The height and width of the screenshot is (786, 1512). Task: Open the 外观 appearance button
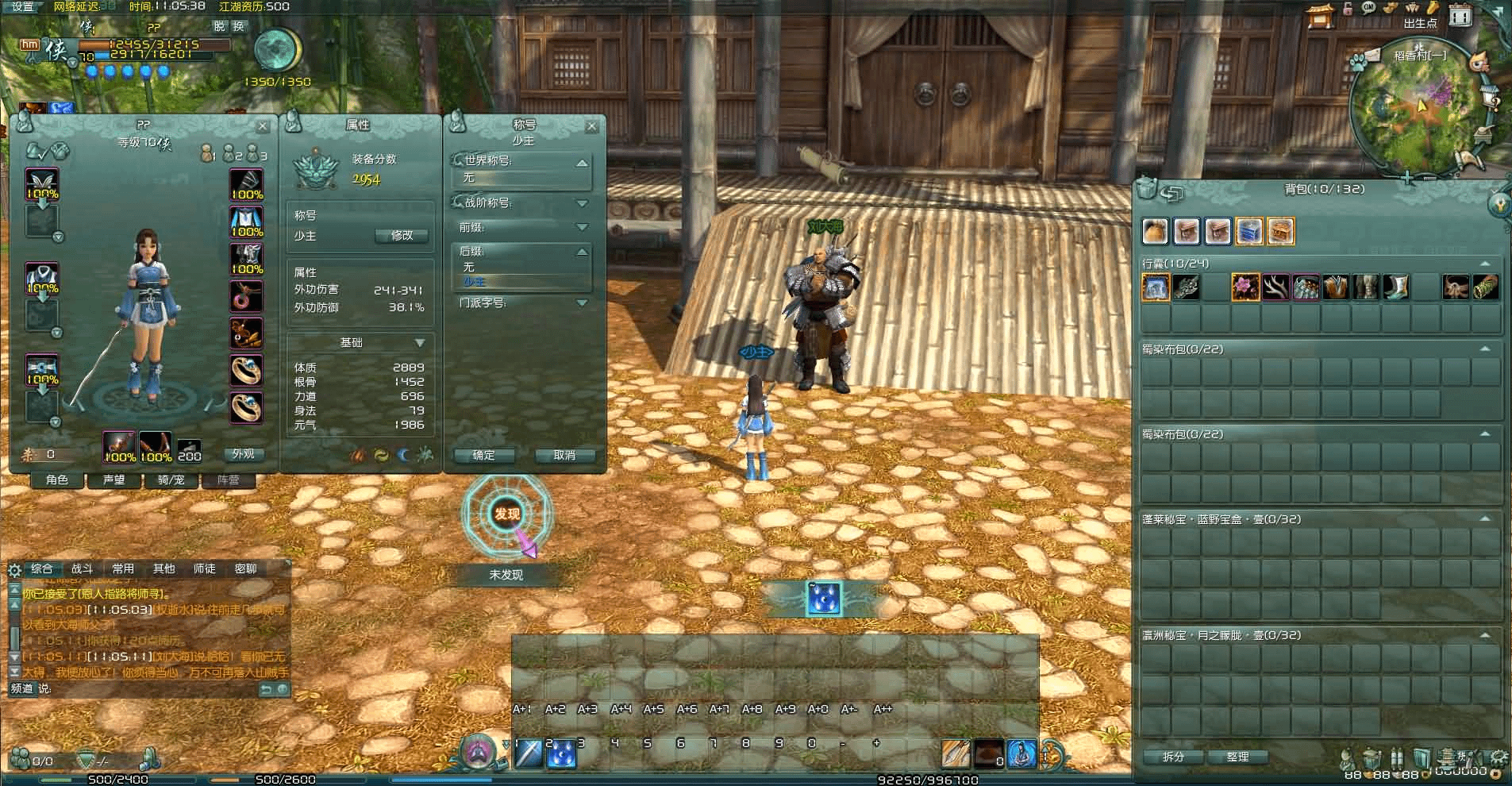tap(243, 454)
